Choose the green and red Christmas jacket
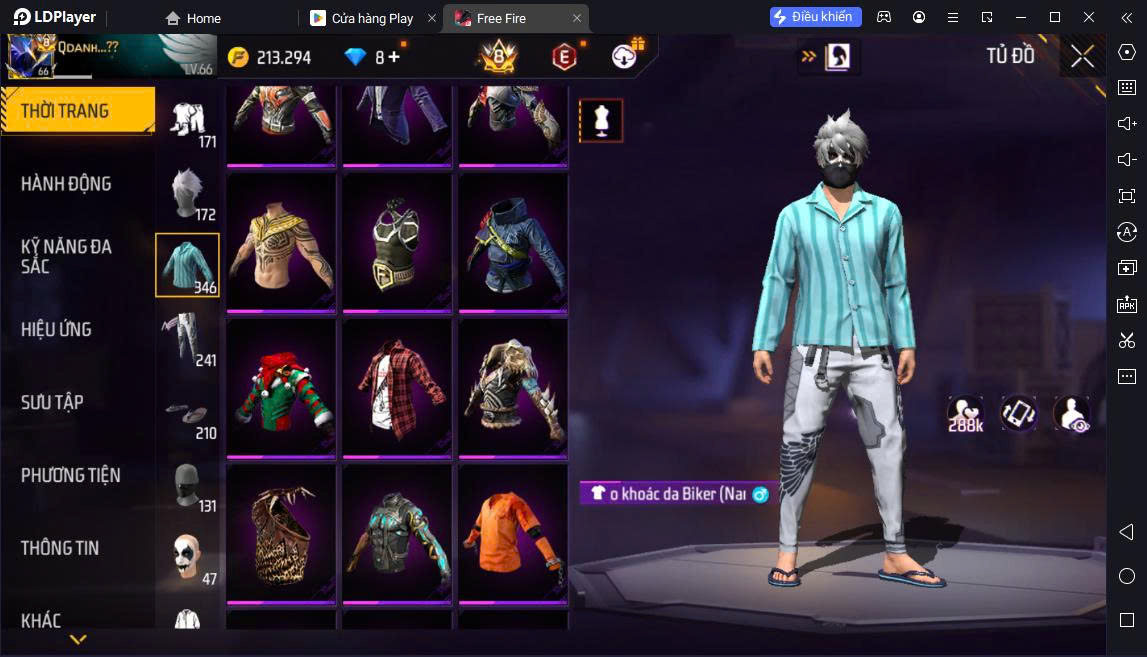The width and height of the screenshot is (1147, 657). 282,389
